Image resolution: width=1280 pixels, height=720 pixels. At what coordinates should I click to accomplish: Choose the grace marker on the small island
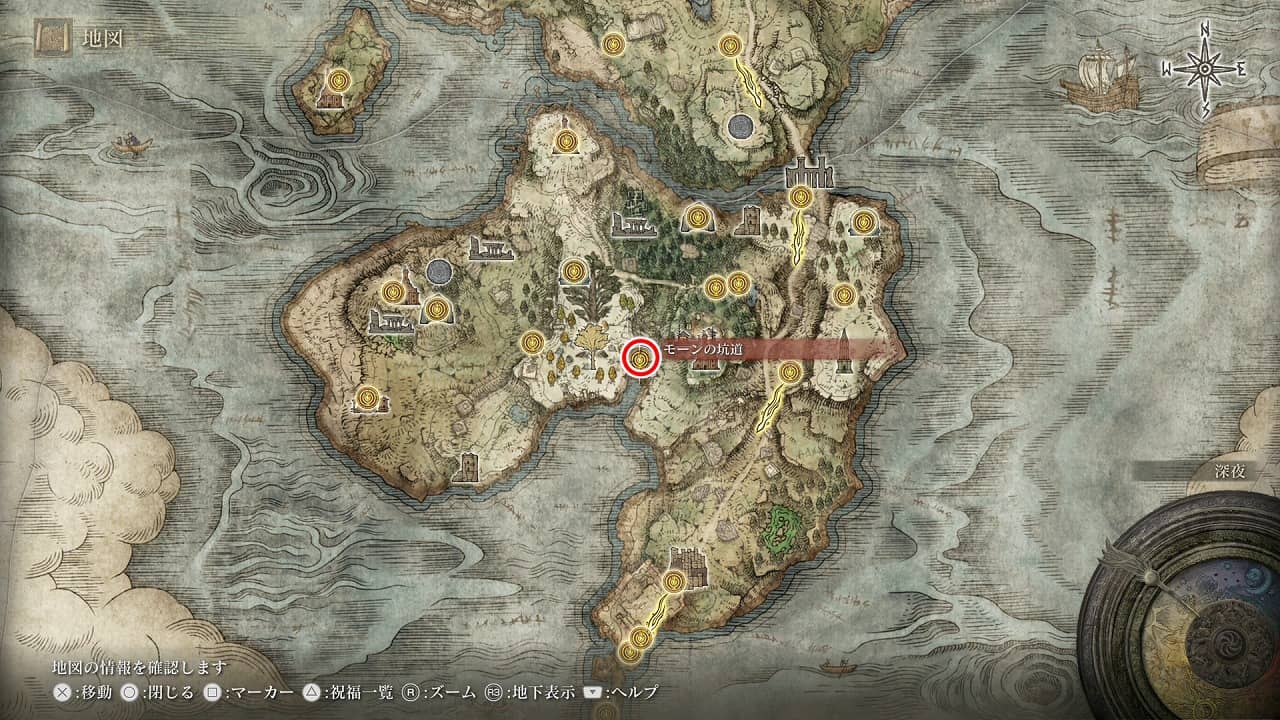pyautogui.click(x=340, y=79)
